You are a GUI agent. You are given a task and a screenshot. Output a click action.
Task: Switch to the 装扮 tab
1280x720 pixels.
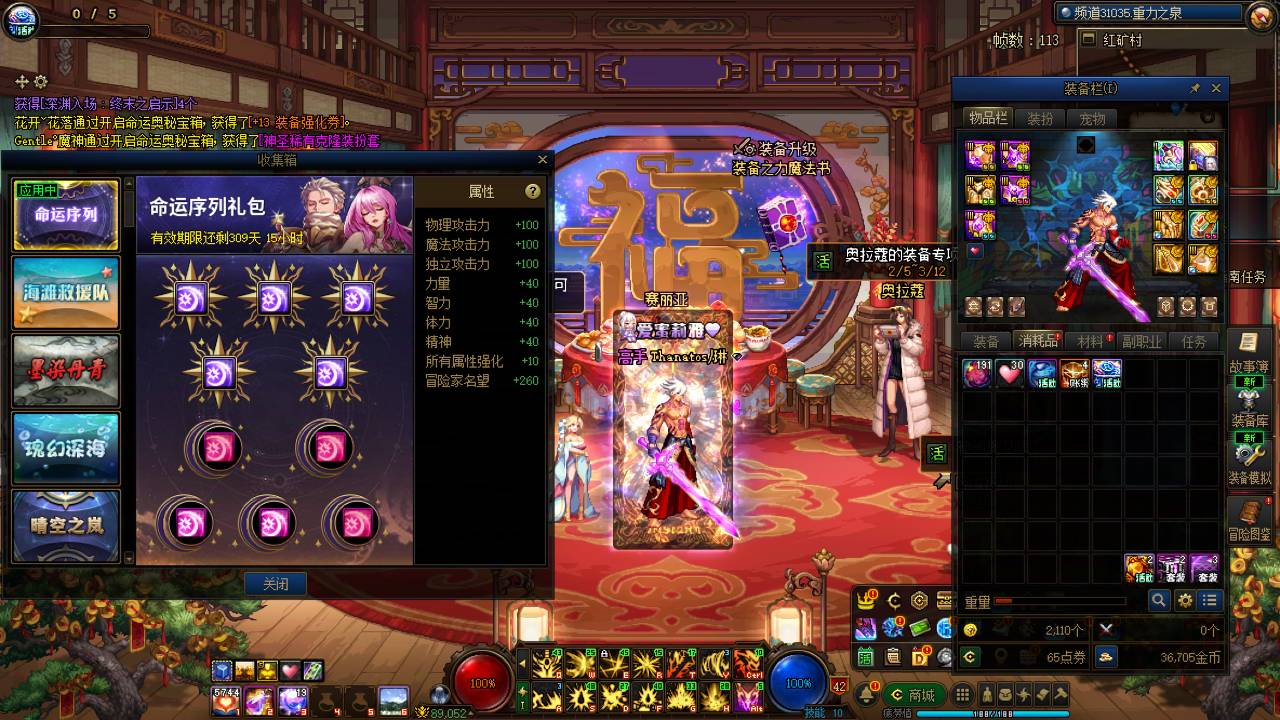(1040, 119)
